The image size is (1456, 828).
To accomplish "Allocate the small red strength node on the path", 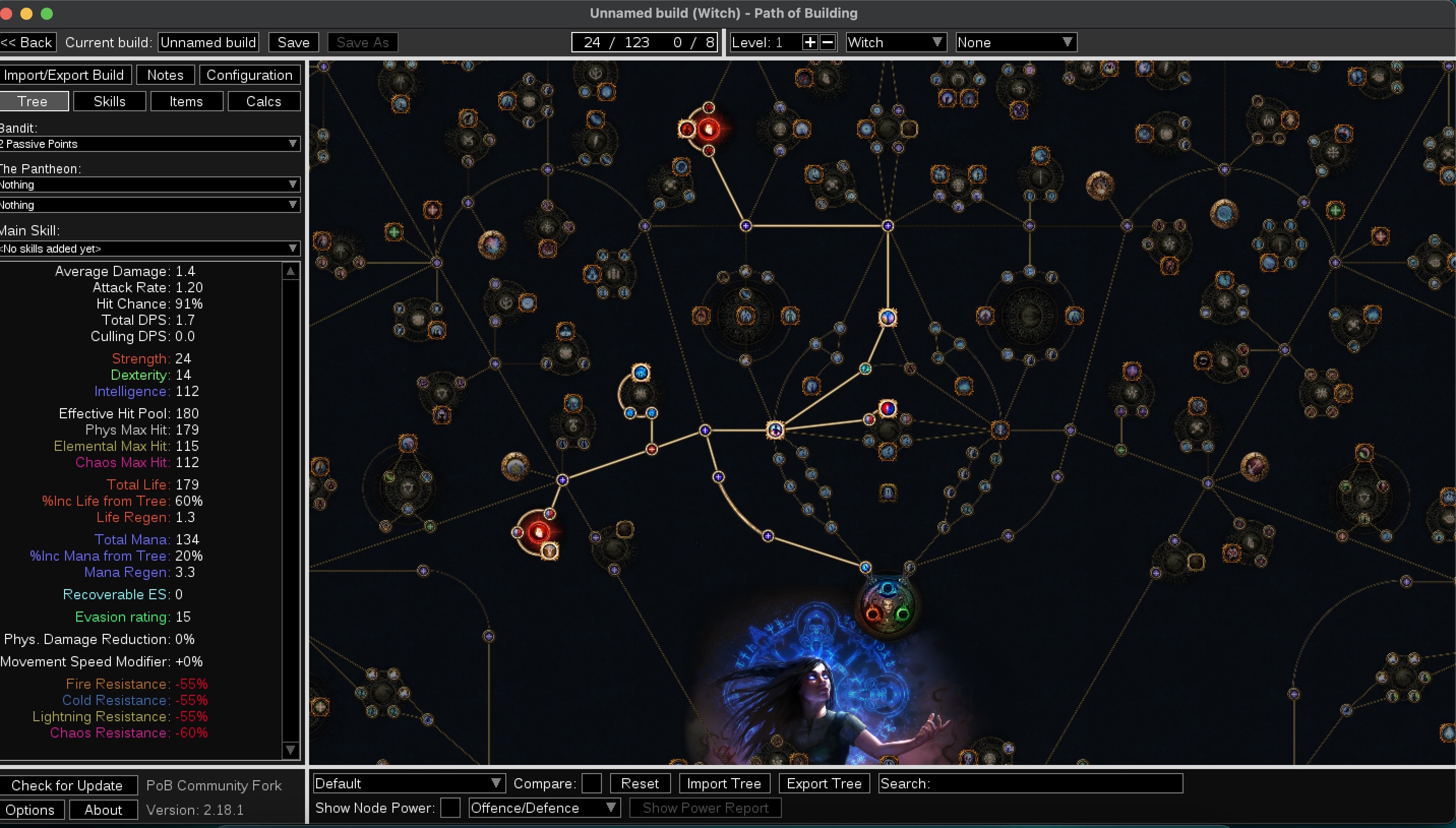I will point(652,449).
